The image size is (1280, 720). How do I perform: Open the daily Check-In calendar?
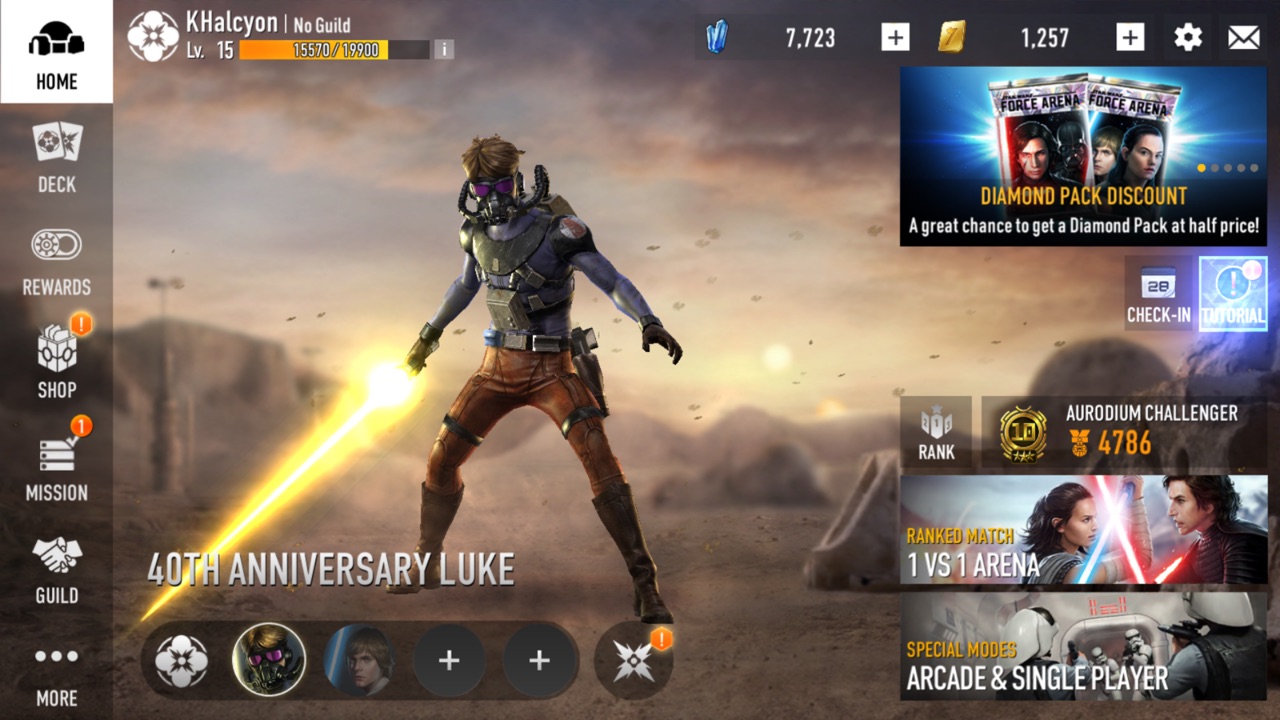1158,293
